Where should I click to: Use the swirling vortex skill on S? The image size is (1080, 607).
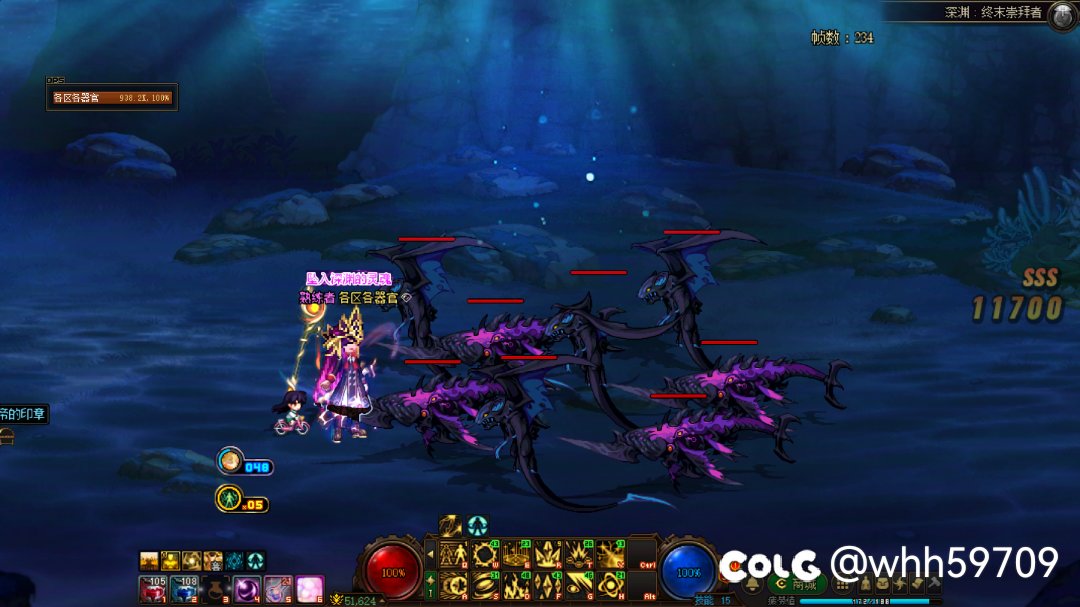(486, 584)
